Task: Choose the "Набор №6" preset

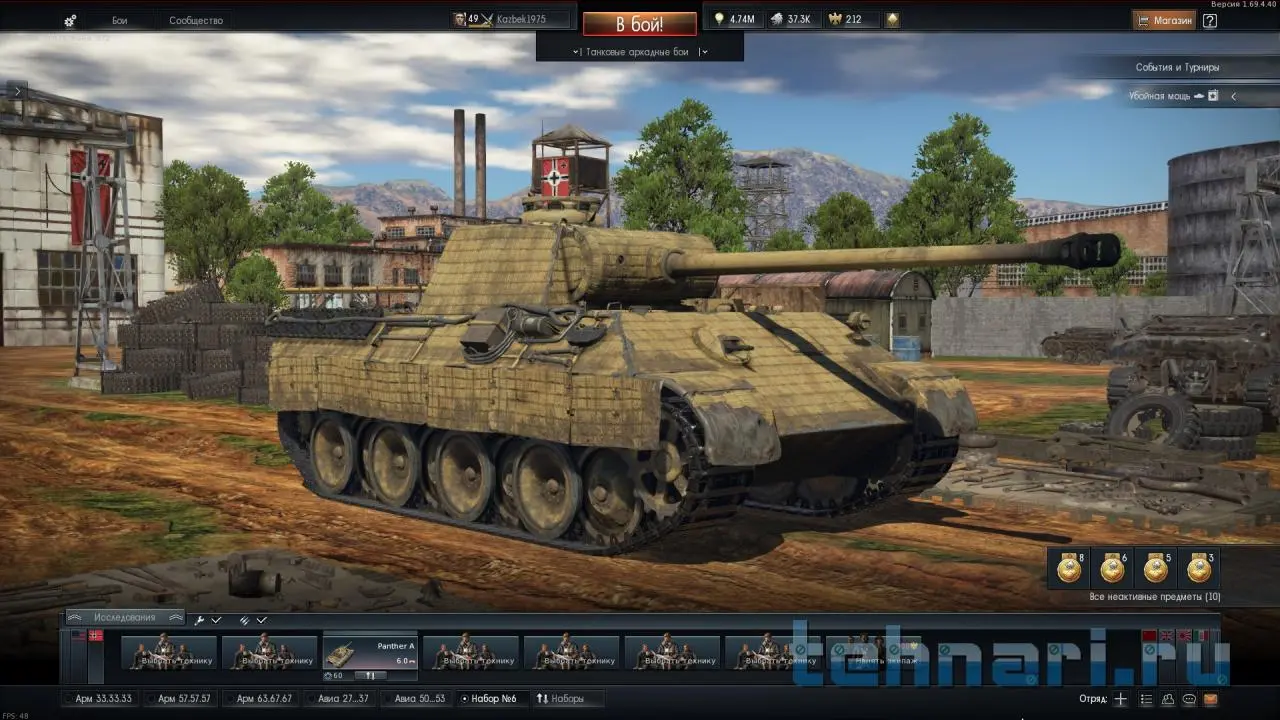Action: (493, 698)
